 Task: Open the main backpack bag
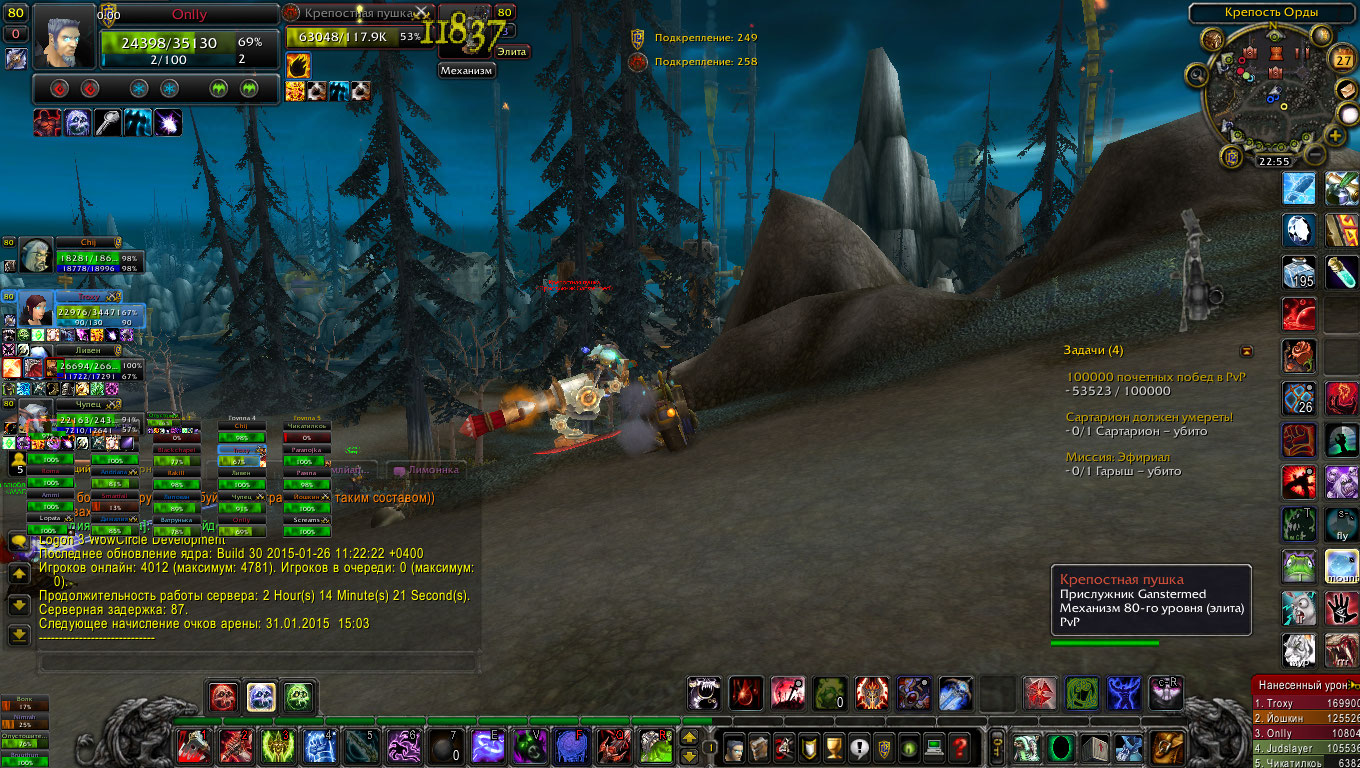(x=1165, y=746)
